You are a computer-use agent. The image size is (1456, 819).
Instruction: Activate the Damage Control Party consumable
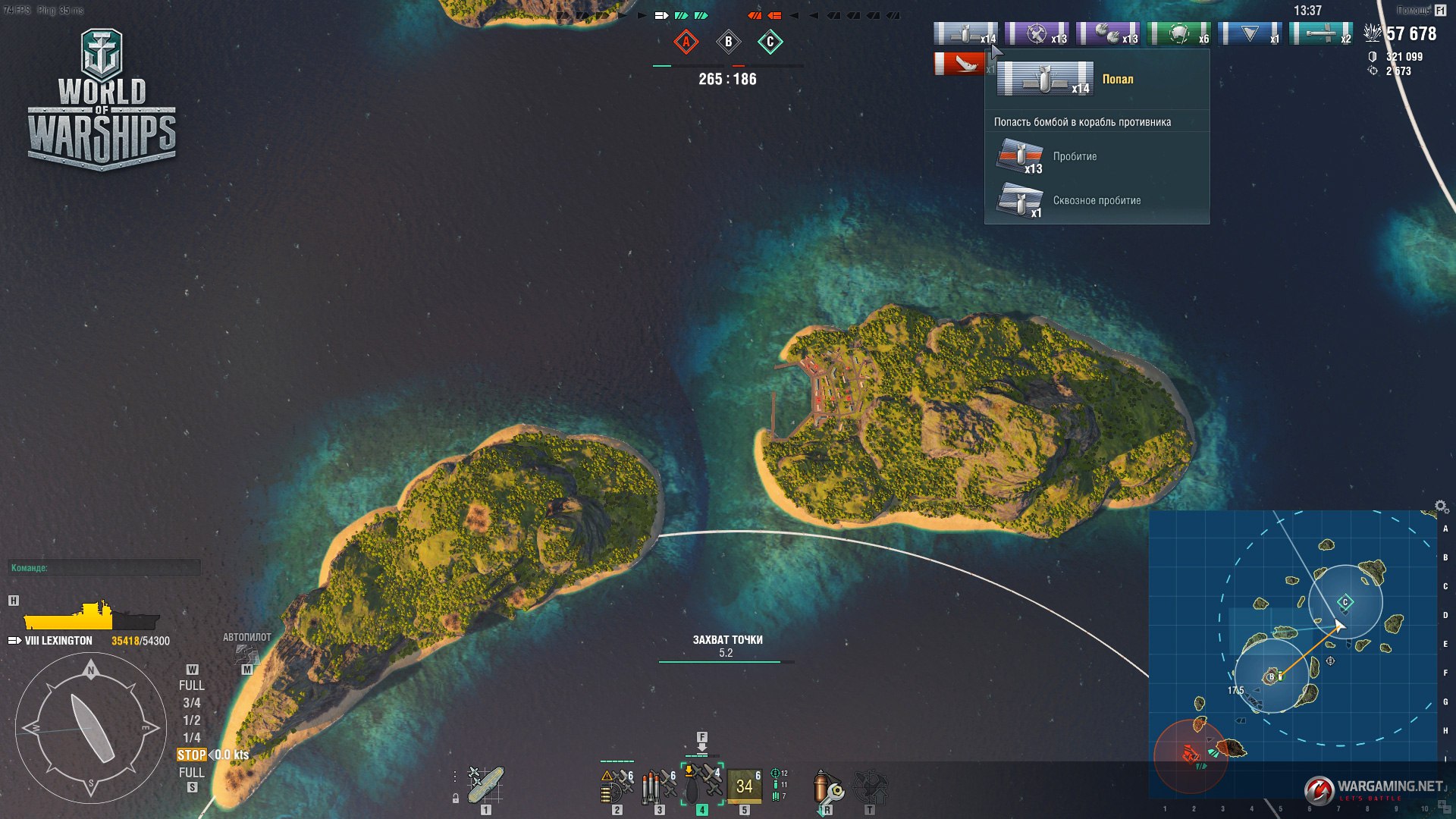tap(828, 788)
